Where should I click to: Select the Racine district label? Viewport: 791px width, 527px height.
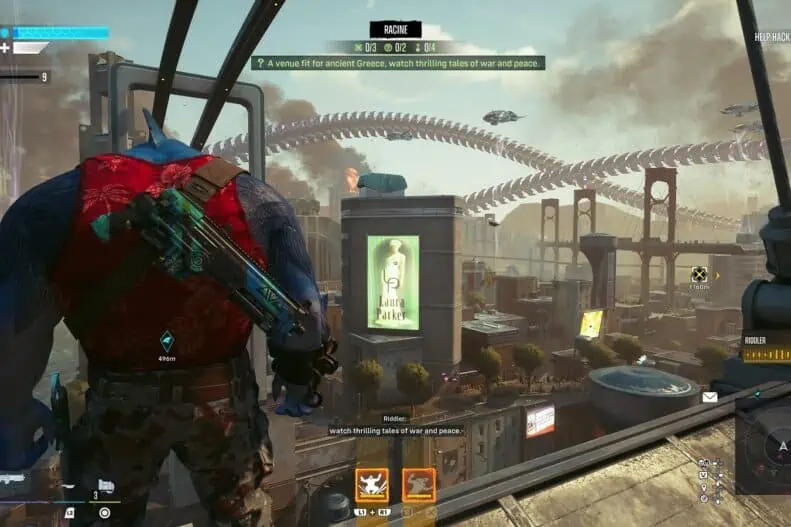click(395, 29)
